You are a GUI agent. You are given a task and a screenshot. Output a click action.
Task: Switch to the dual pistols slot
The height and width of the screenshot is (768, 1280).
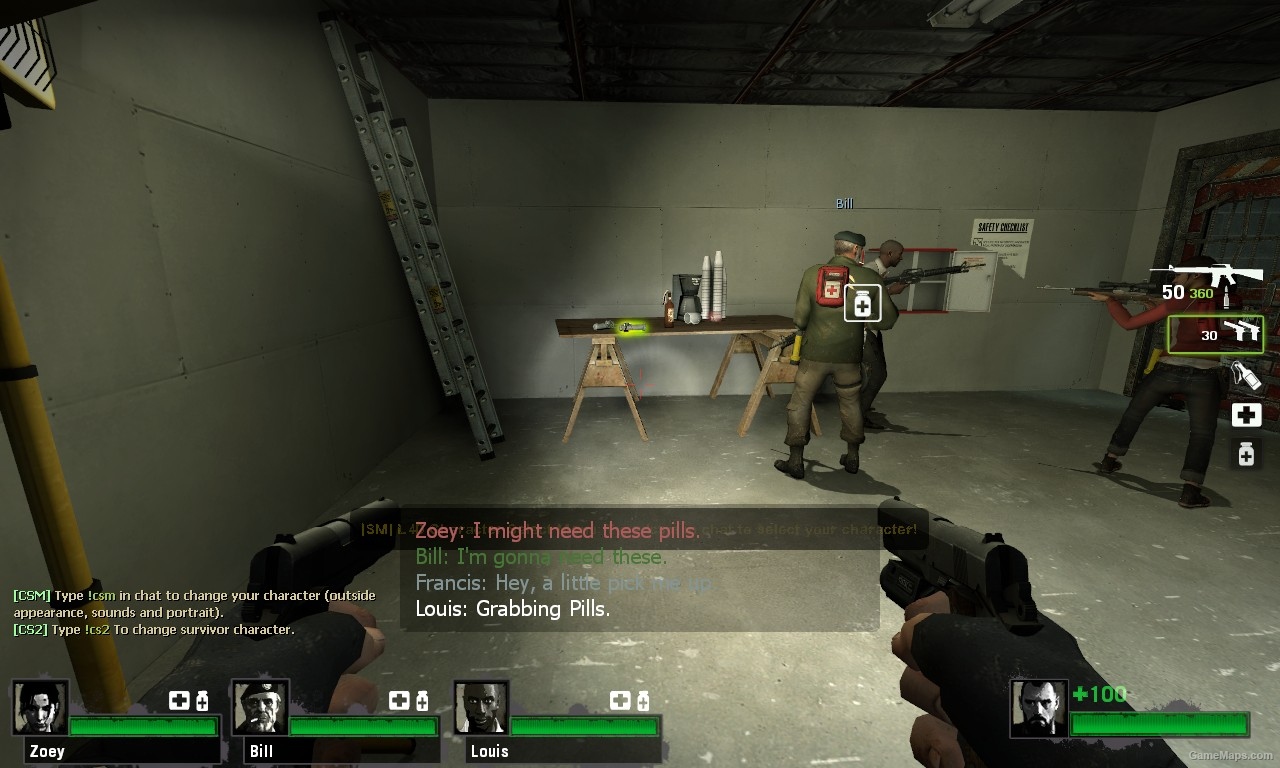[1215, 334]
